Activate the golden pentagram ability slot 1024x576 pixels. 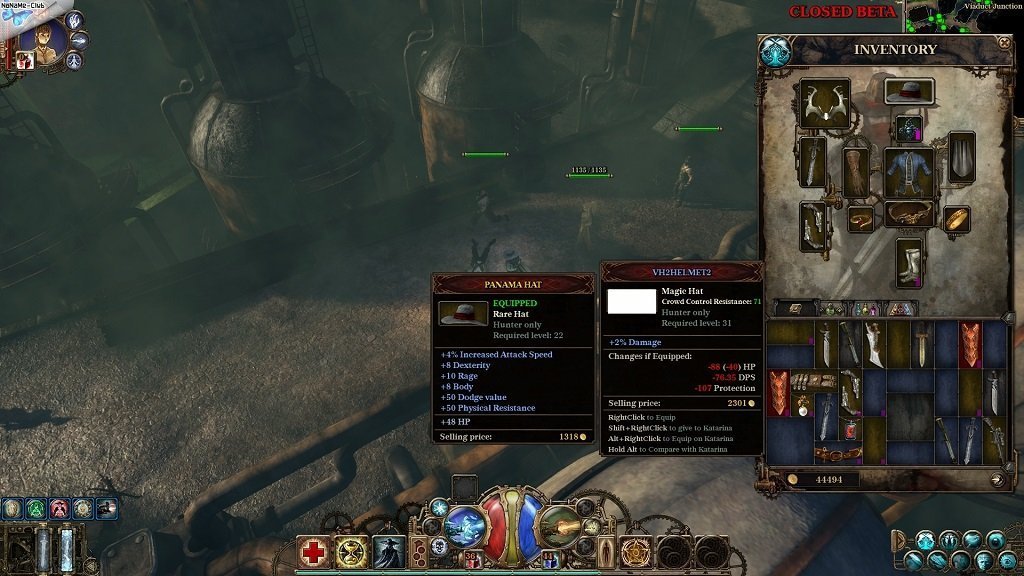635,552
